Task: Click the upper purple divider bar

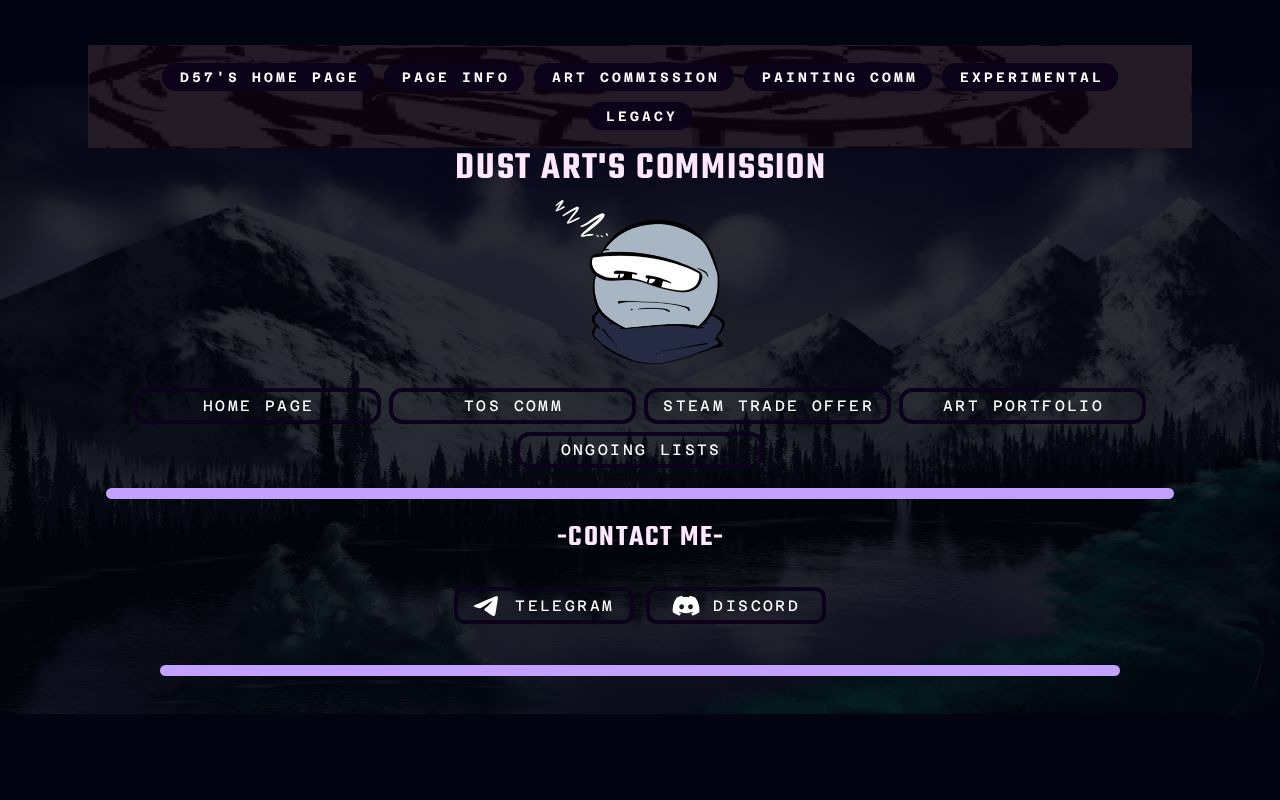Action: pos(640,493)
